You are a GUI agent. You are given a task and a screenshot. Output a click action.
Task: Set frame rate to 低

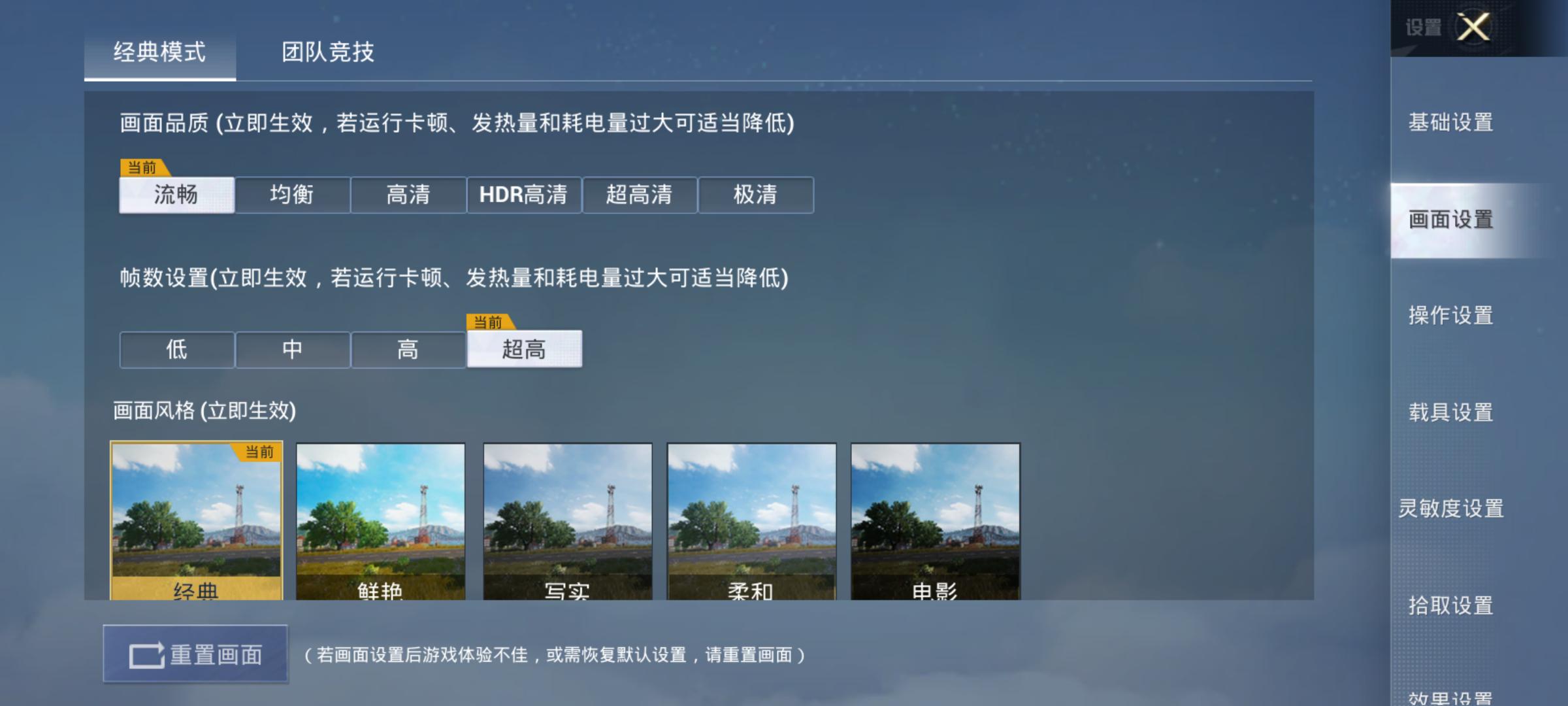click(x=176, y=350)
